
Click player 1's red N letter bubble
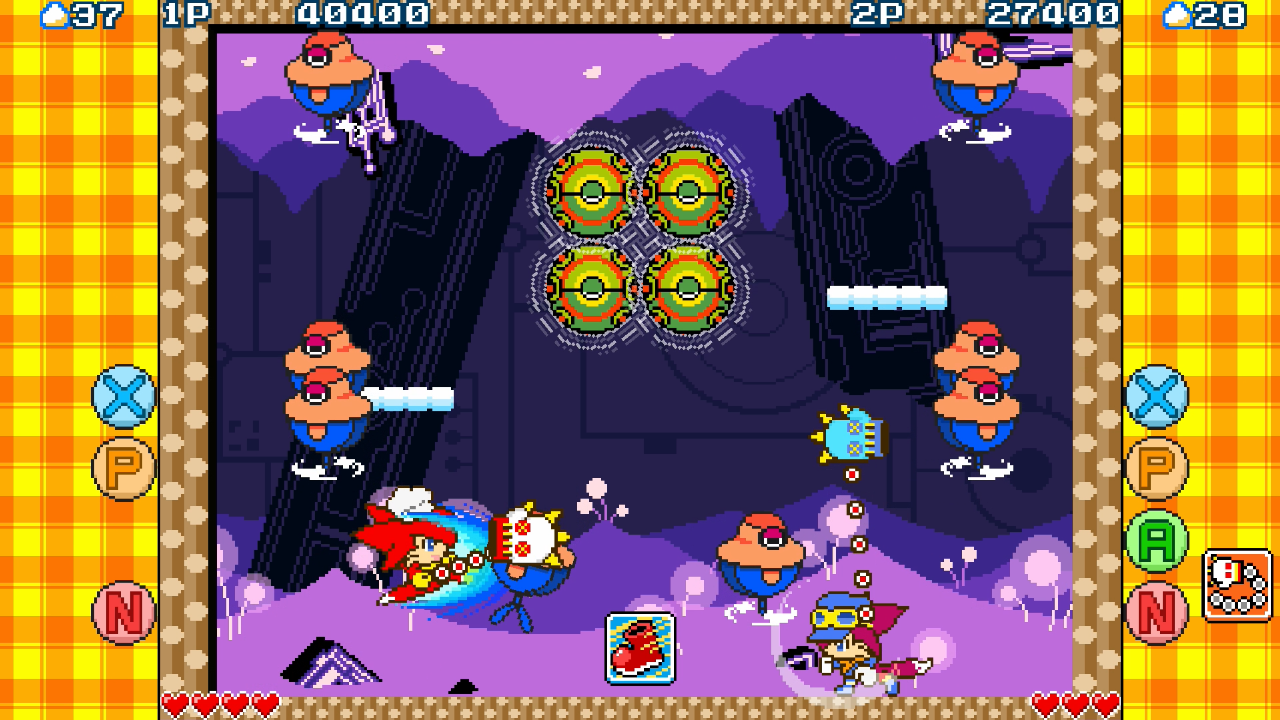(124, 612)
